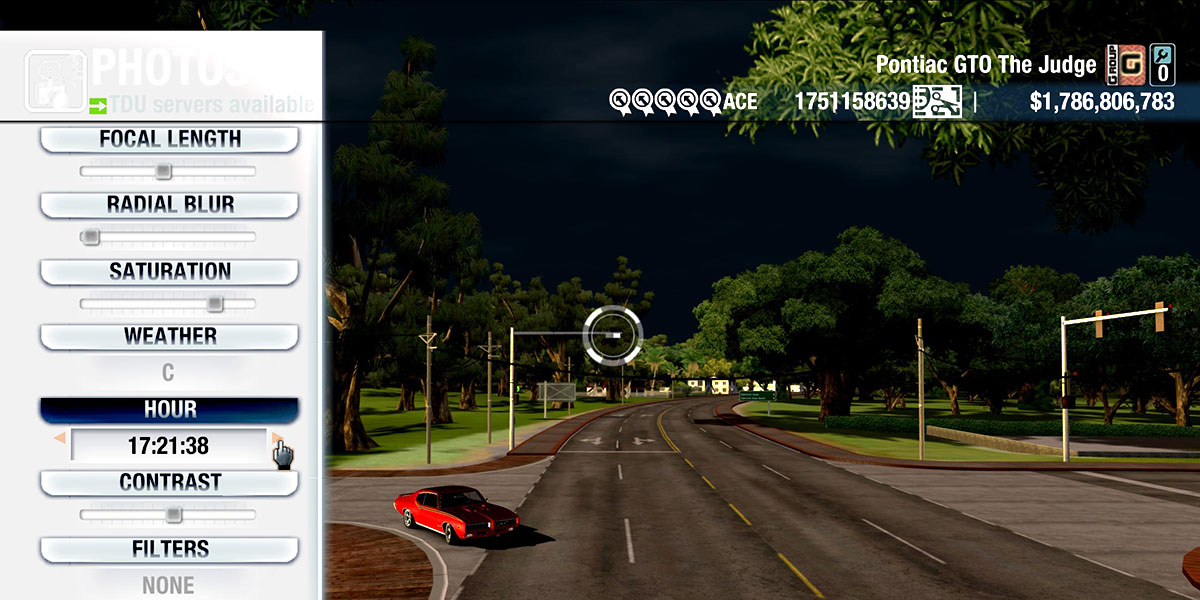Click the Contrast slider handle
Image resolution: width=1200 pixels, height=600 pixels.
173,515
